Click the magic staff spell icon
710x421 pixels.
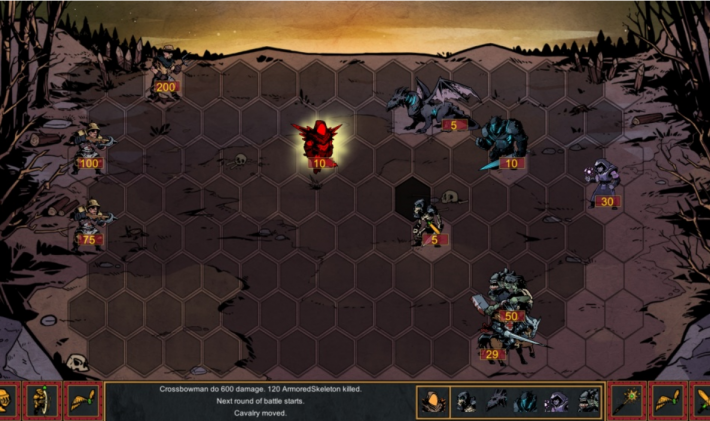(628, 402)
